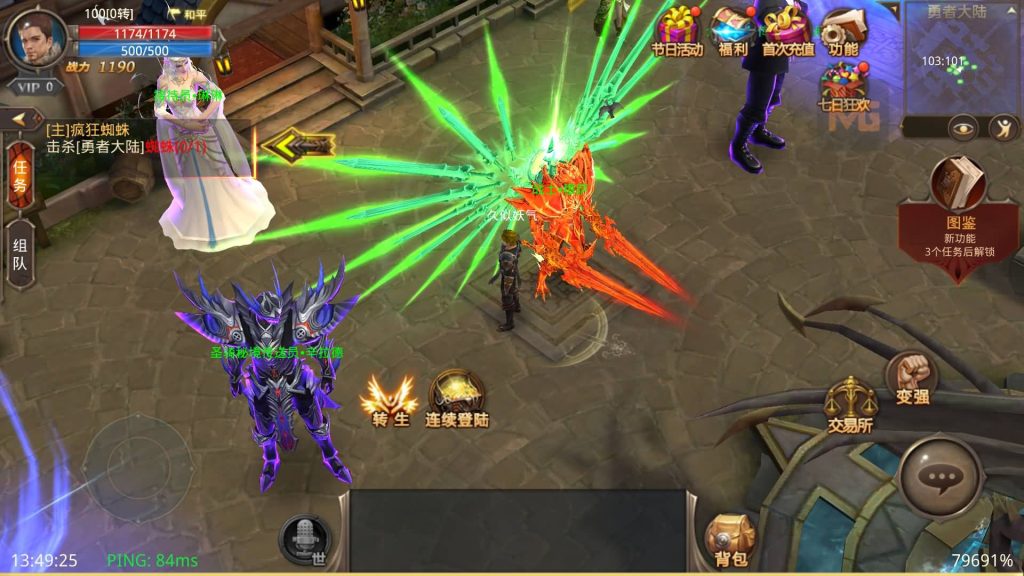Open the 变强 power-up fist icon
This screenshot has height=576, width=1024.
(x=910, y=375)
